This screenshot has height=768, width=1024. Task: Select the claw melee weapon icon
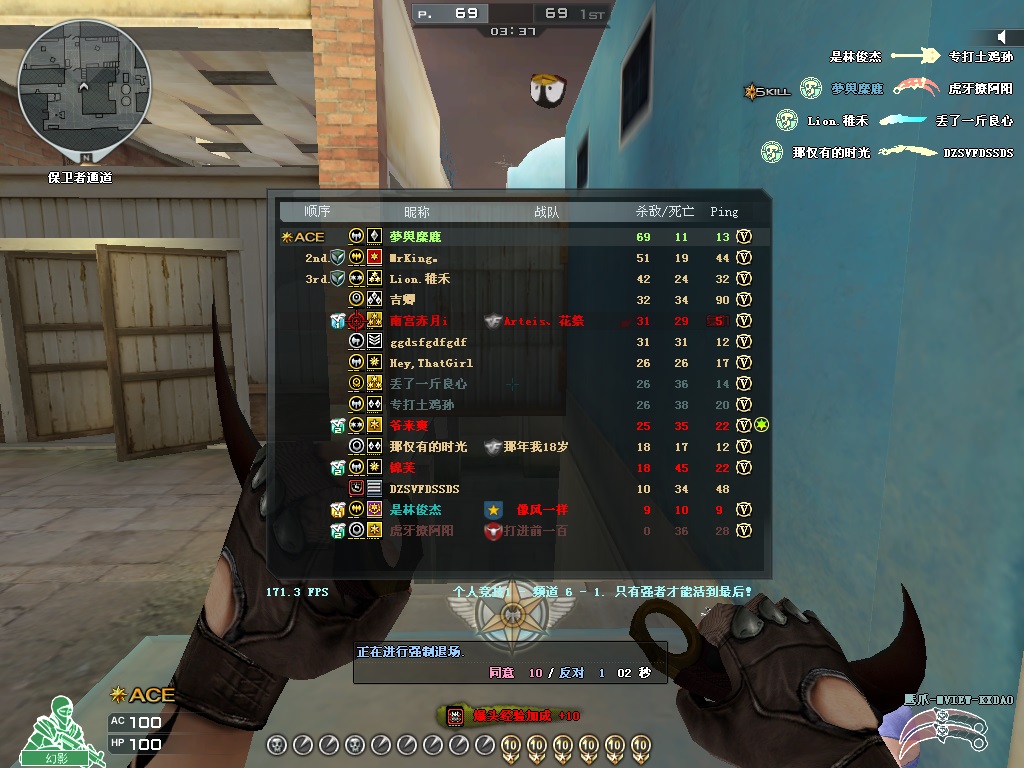[945, 732]
